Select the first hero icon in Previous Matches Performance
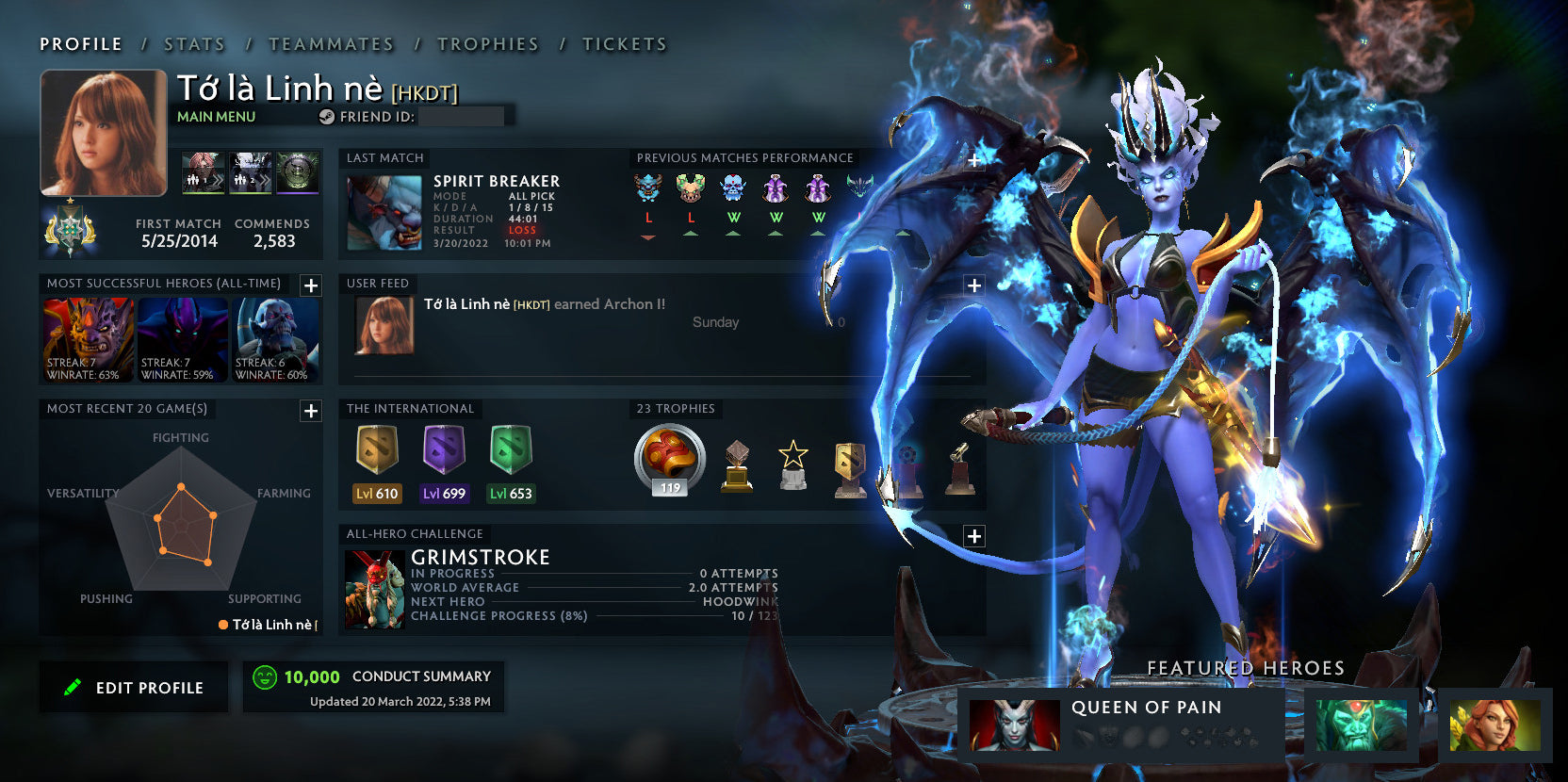The width and height of the screenshot is (1568, 782). [x=648, y=188]
